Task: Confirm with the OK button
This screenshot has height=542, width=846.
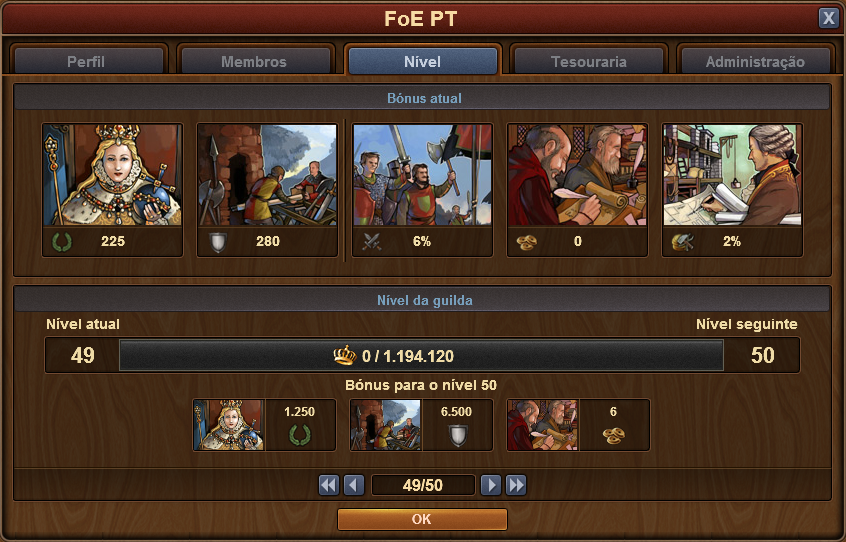Action: coord(422,519)
